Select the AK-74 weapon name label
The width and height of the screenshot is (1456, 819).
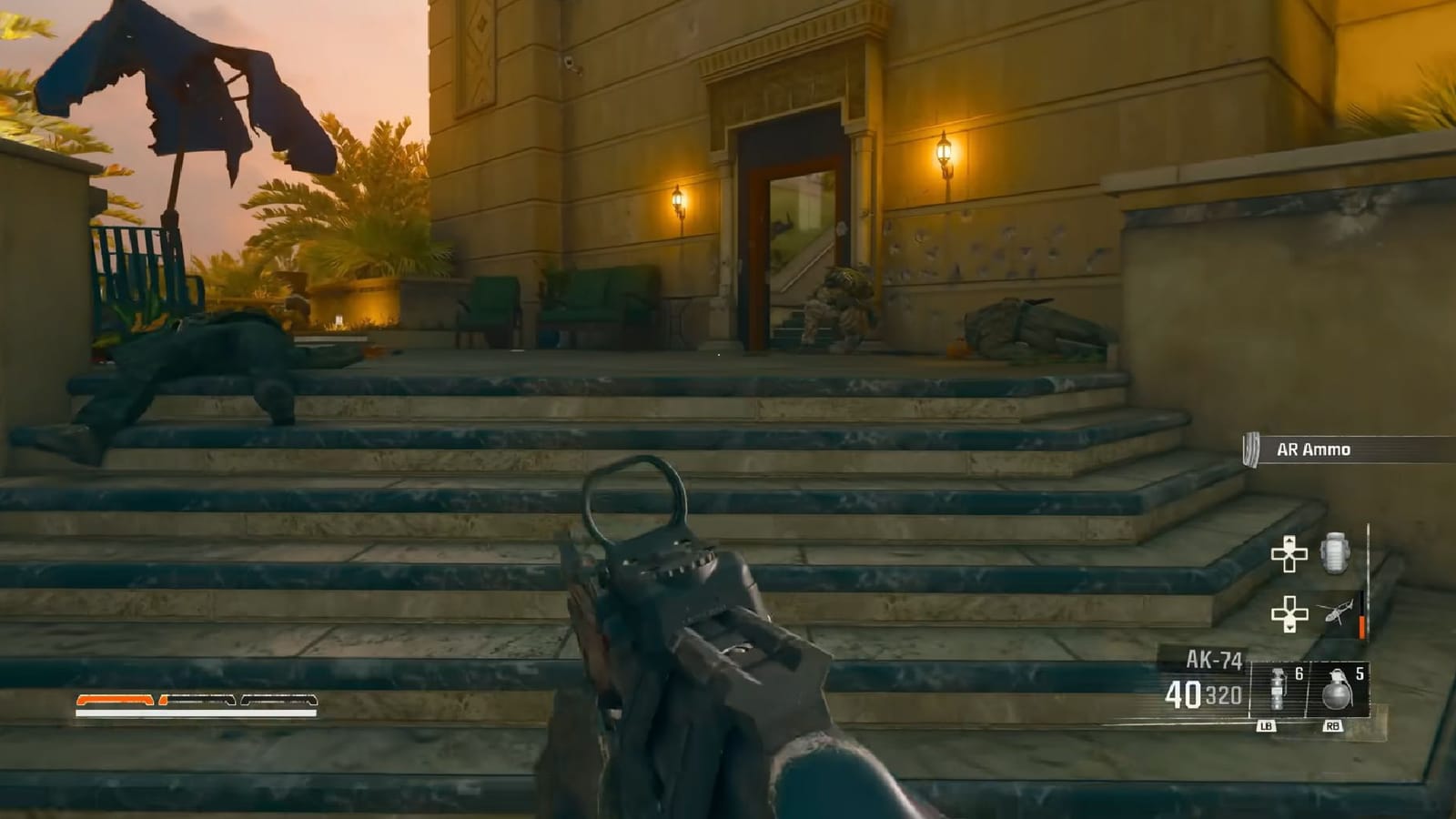(1215, 657)
